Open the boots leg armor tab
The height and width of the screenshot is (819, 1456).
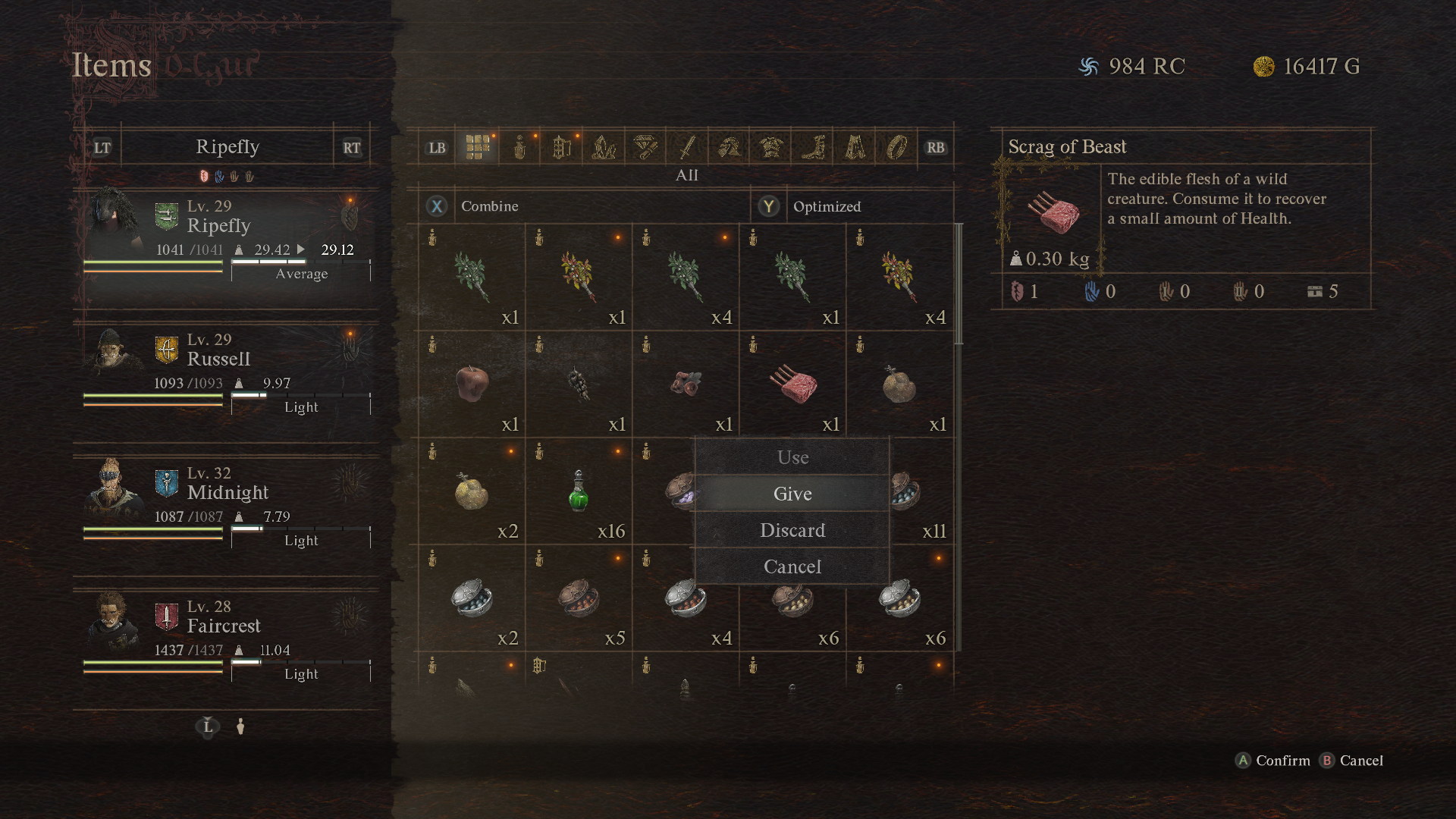[x=813, y=147]
